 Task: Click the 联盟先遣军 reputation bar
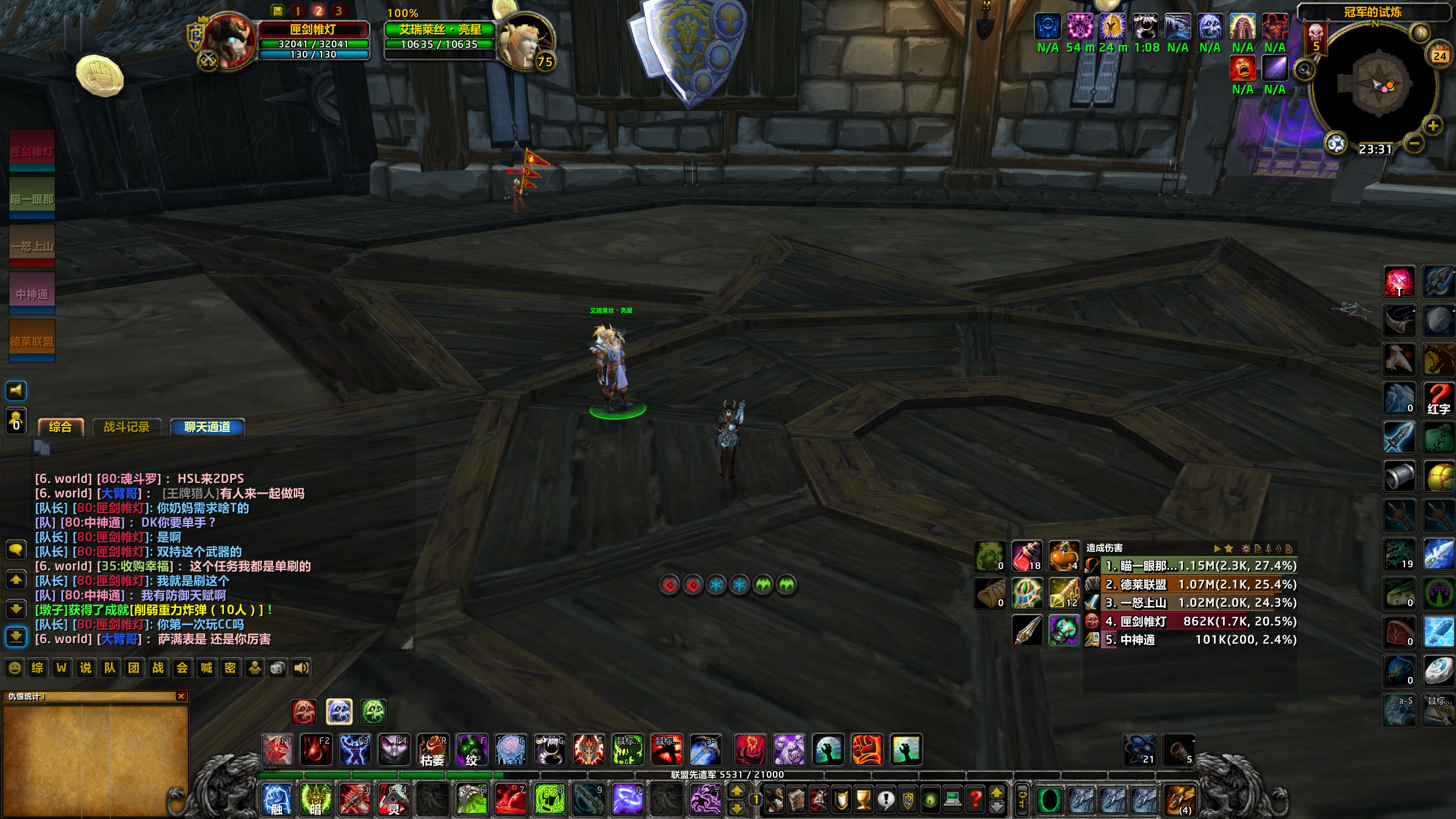click(725, 774)
